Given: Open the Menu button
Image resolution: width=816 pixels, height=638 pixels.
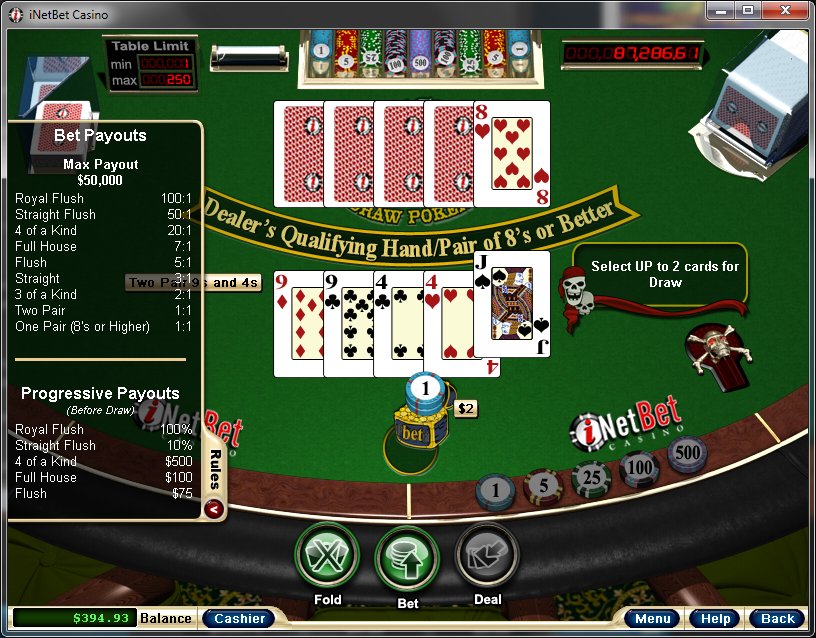Looking at the screenshot, I should [653, 619].
